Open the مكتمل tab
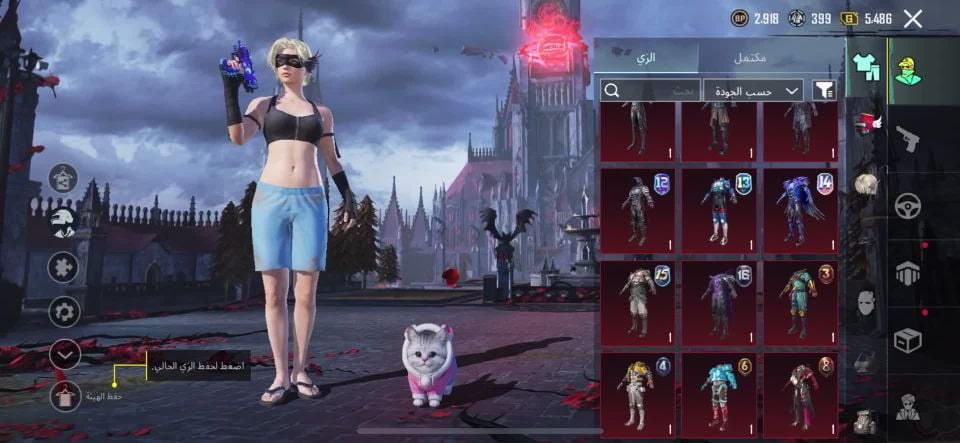The width and height of the screenshot is (960, 443). point(750,58)
